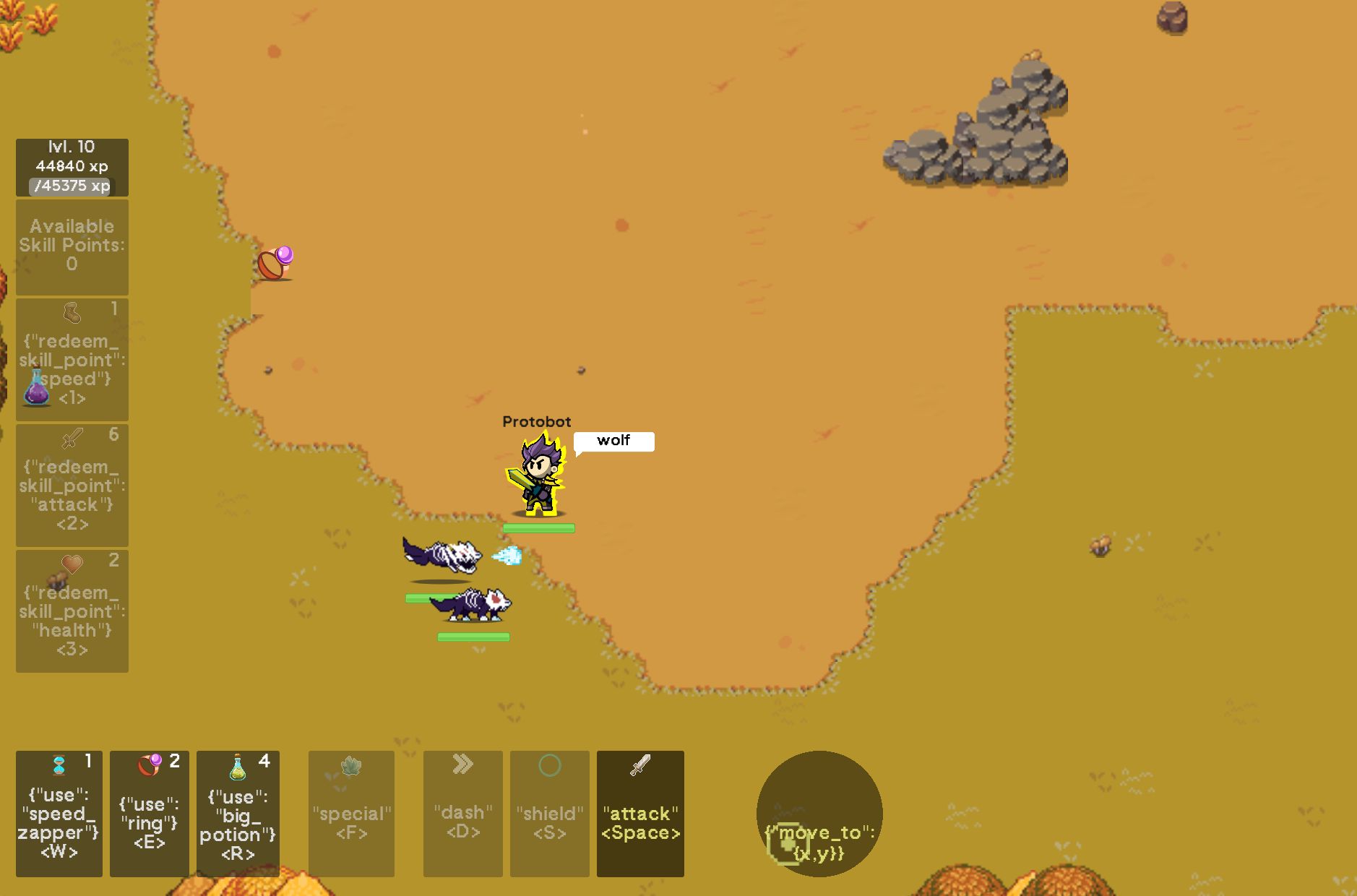This screenshot has width=1357, height=896.
Task: Select the redeem attack skill point panel
Action: [72, 483]
